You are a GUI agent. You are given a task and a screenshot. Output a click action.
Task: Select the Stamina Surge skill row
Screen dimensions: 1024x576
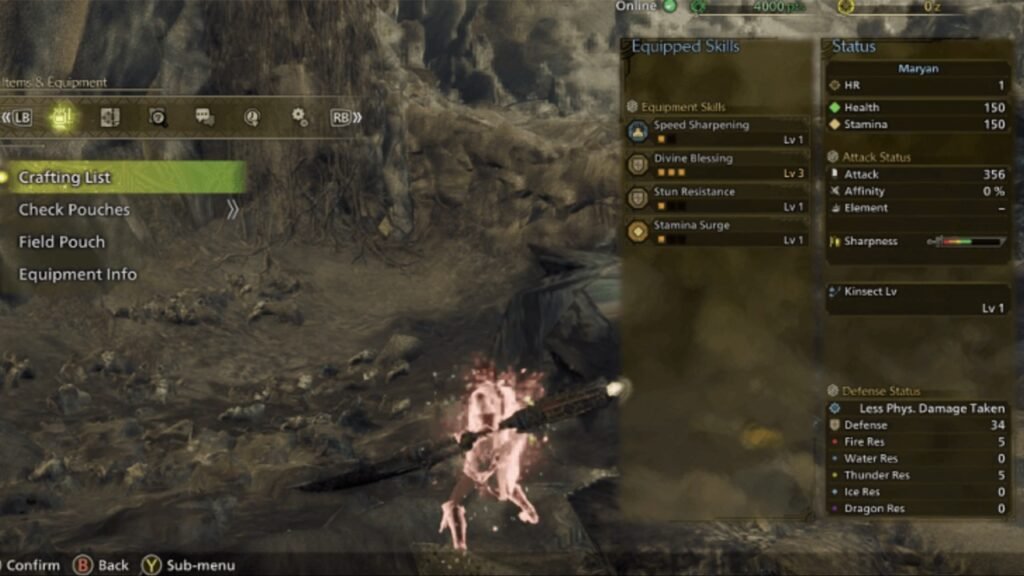point(717,232)
